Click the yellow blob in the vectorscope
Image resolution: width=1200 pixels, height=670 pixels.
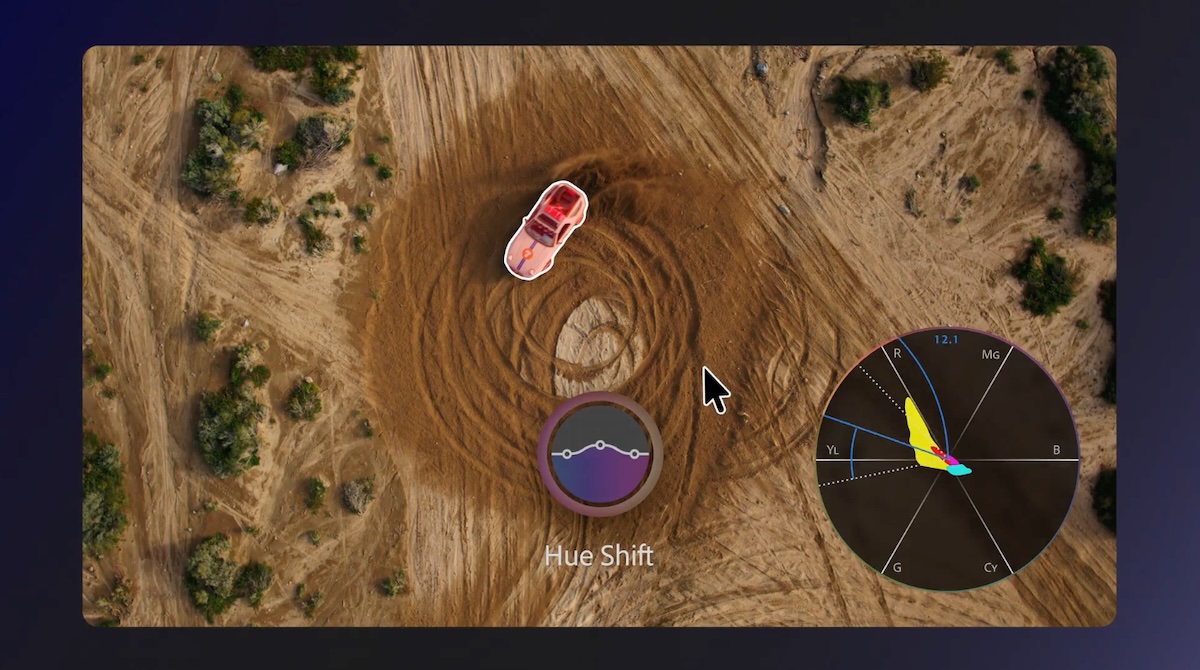920,435
